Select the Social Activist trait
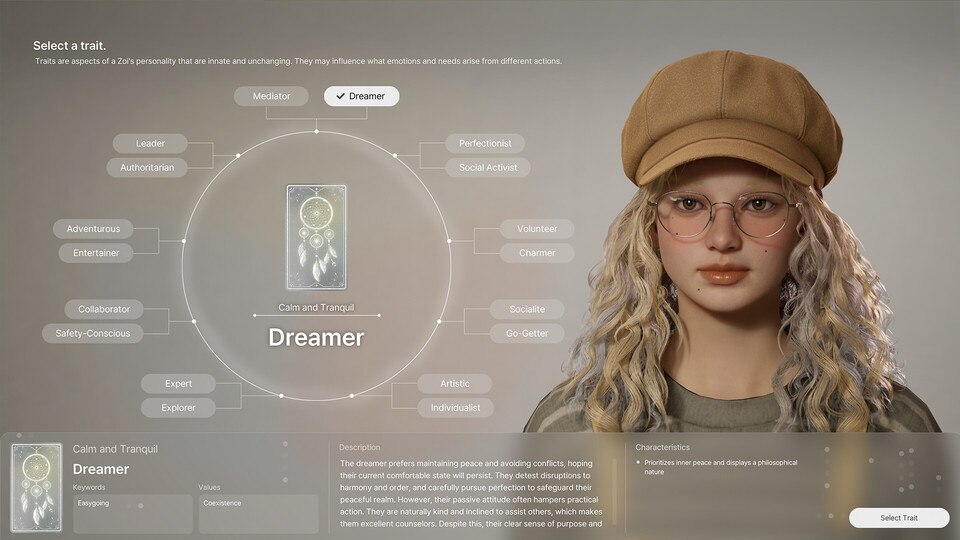This screenshot has height=540, width=960. (488, 167)
